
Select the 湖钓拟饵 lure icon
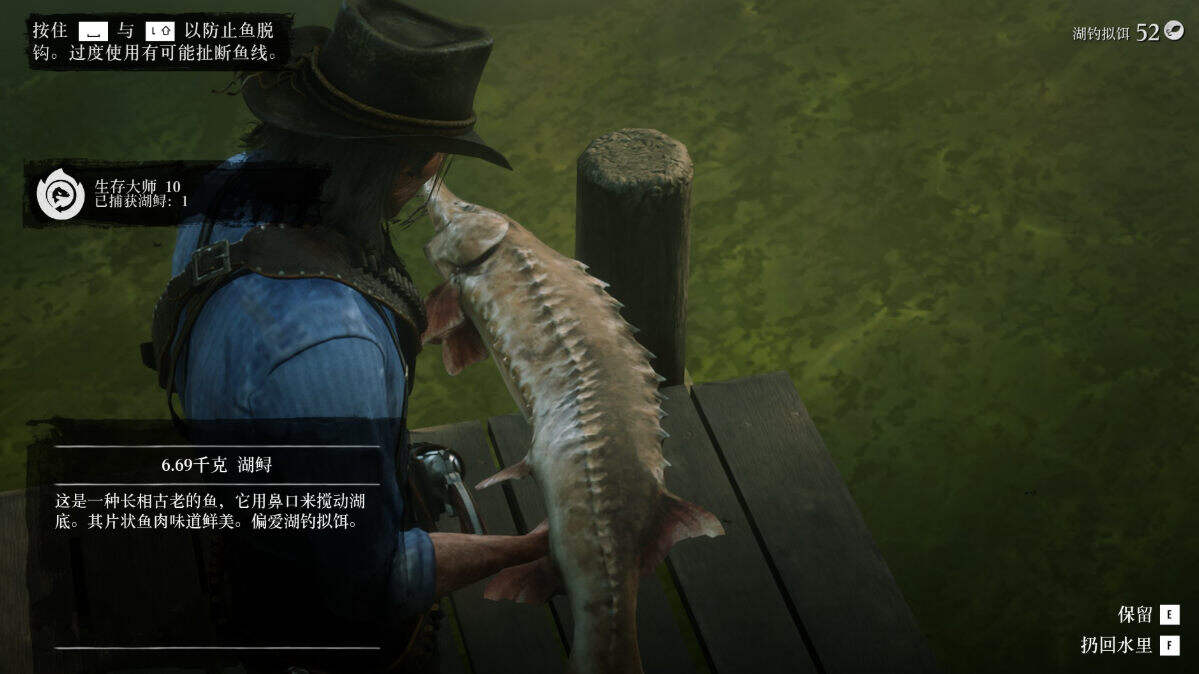1173,31
